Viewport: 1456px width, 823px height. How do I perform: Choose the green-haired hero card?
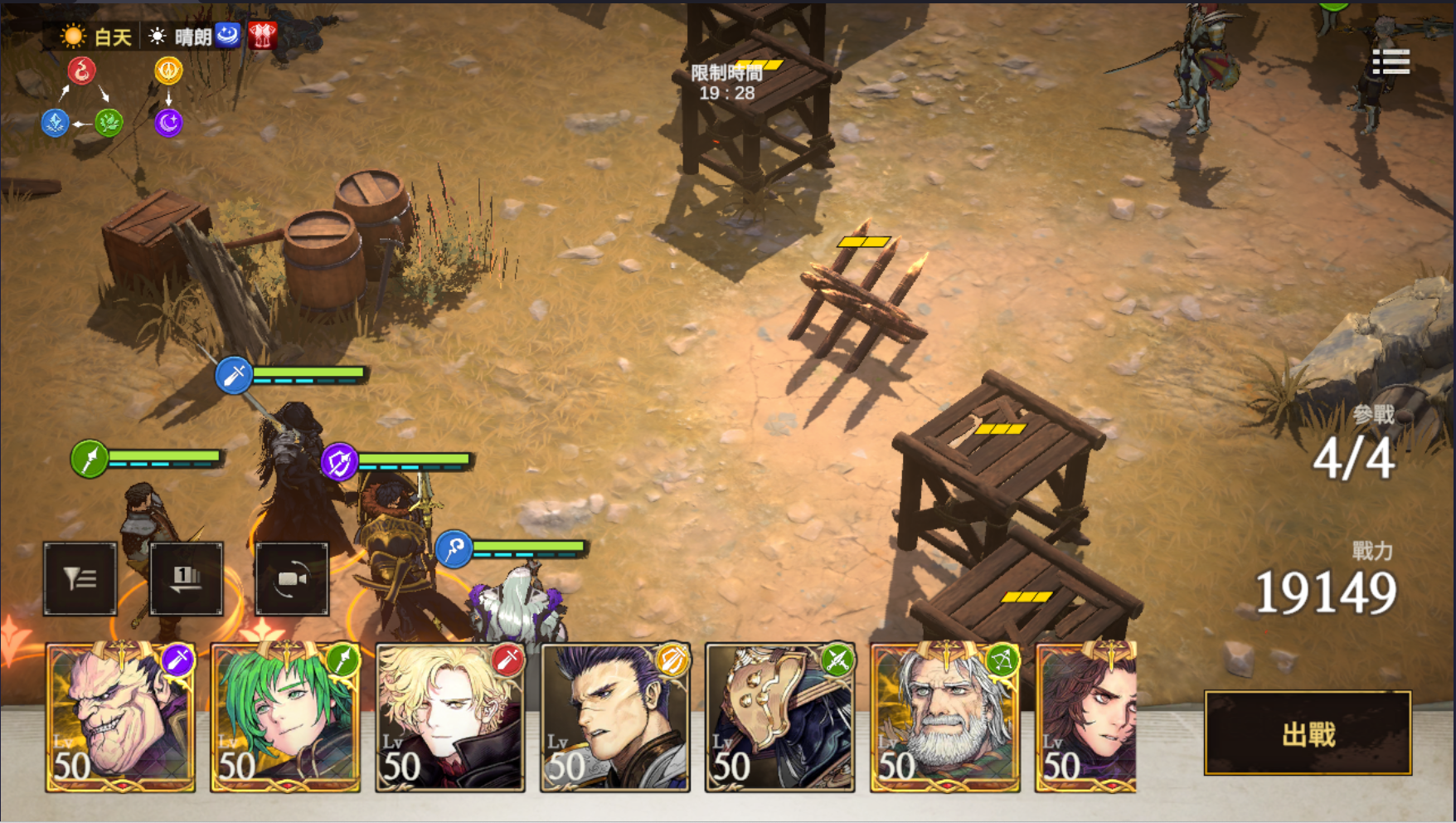(x=285, y=717)
